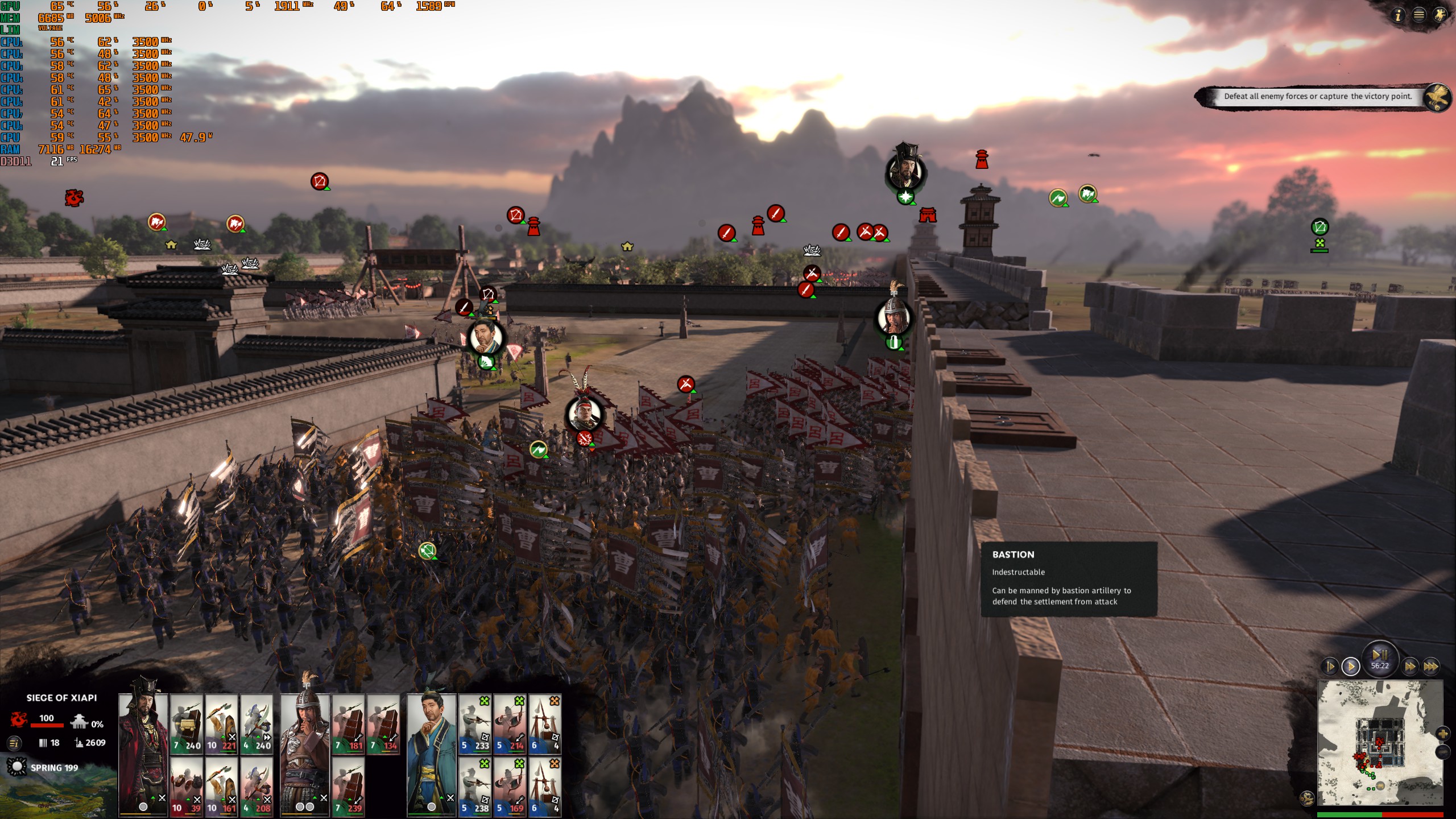Open the game menu with three lines
The image size is (1456, 819).
1419,15
